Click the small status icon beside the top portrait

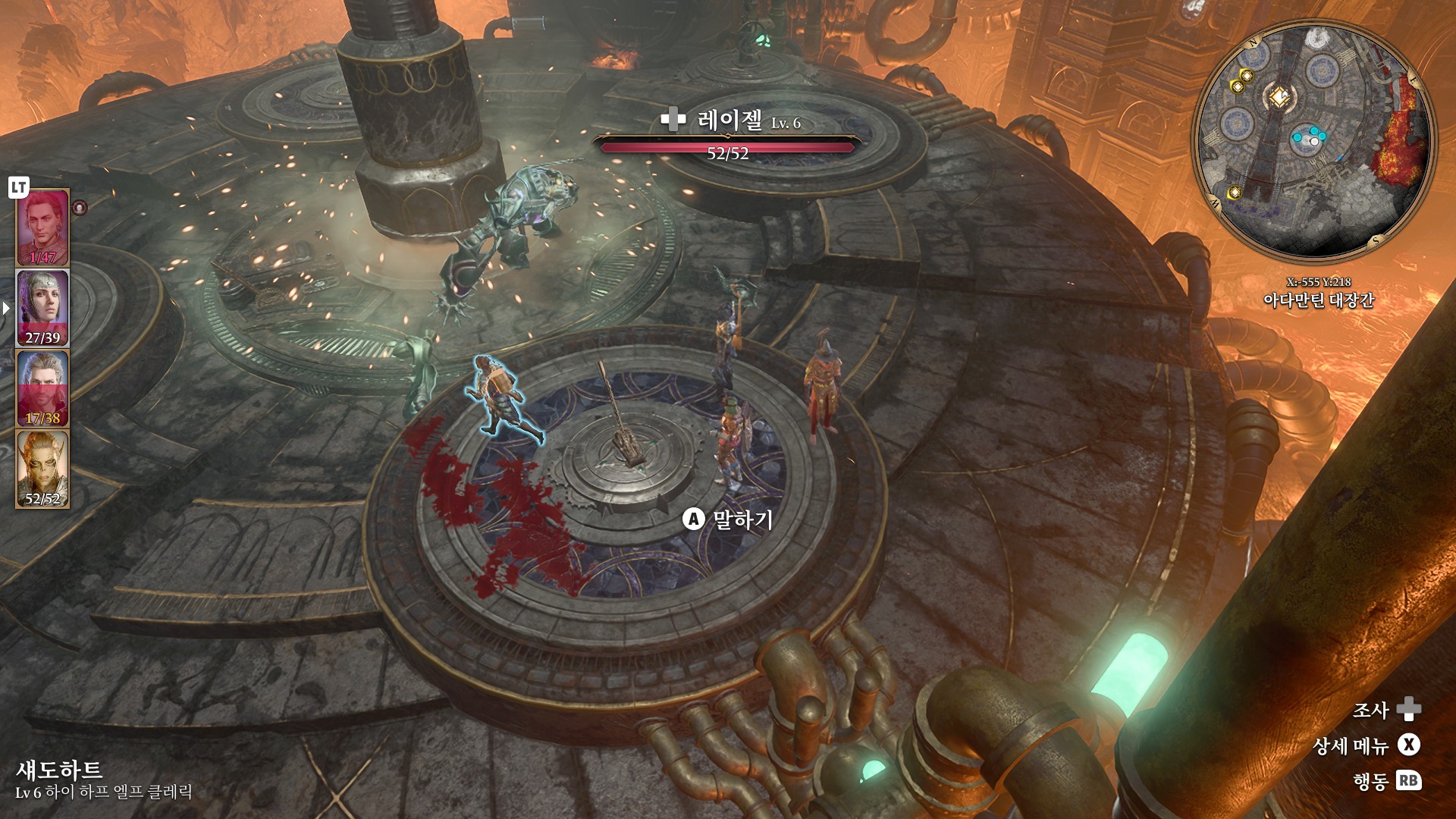[80, 207]
